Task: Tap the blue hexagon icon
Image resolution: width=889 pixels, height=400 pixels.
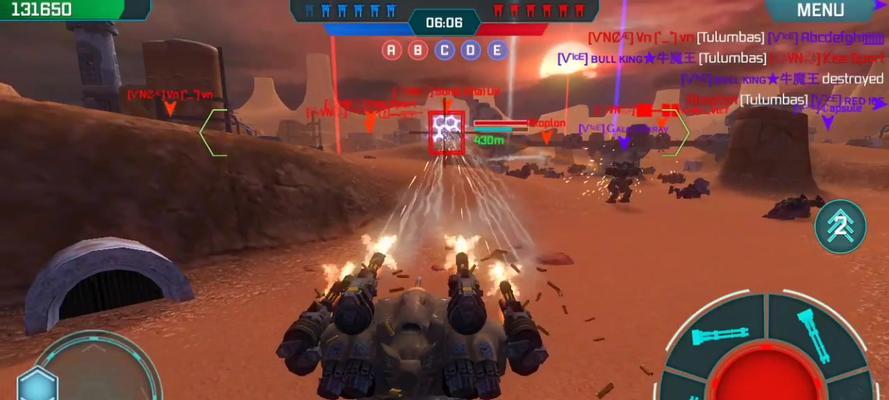Action: click(x=38, y=385)
